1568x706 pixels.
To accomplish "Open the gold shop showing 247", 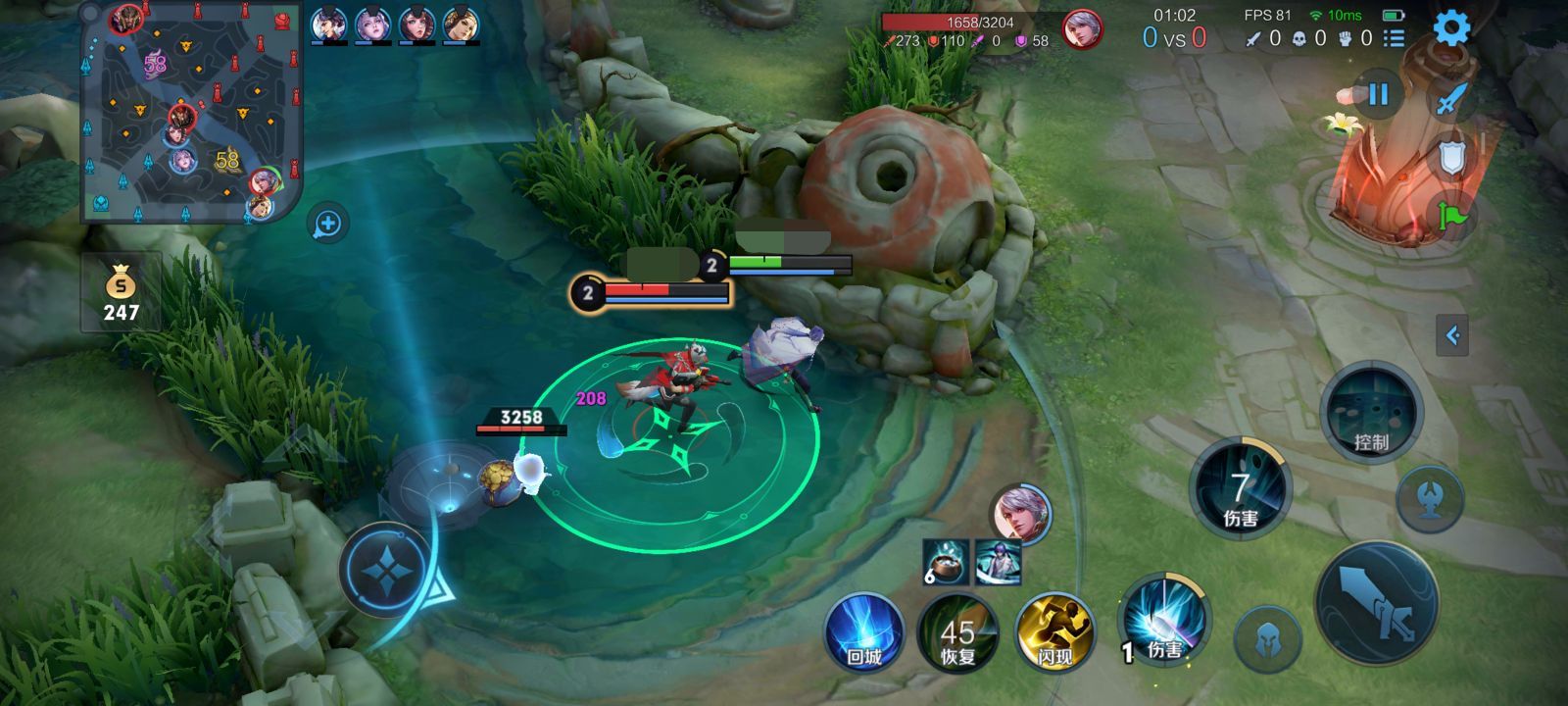I will [x=122, y=292].
